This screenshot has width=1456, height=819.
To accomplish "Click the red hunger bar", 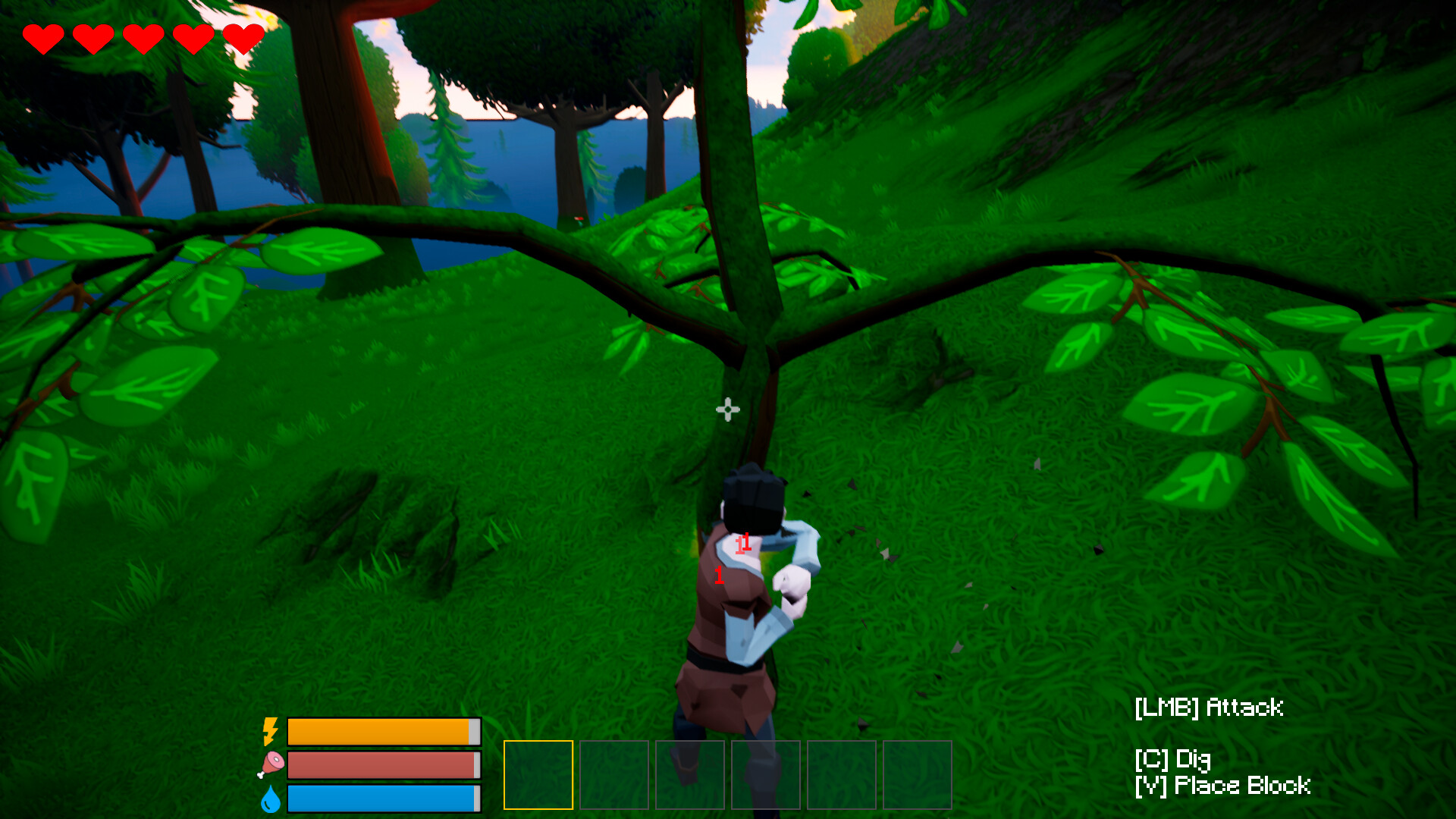I will point(383,764).
